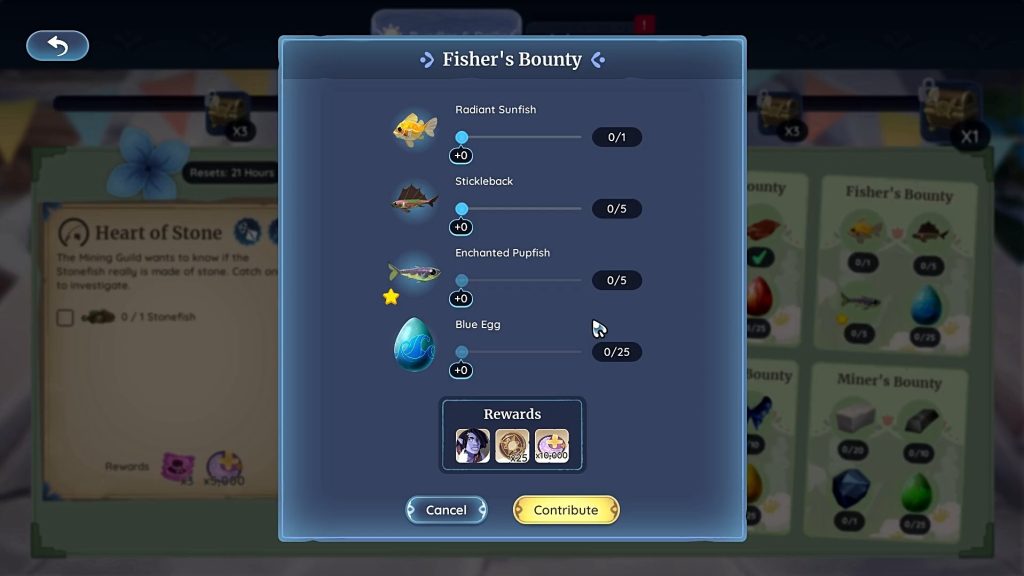The width and height of the screenshot is (1024, 576).
Task: Inspect the x10,000 currency reward
Action: click(551, 445)
